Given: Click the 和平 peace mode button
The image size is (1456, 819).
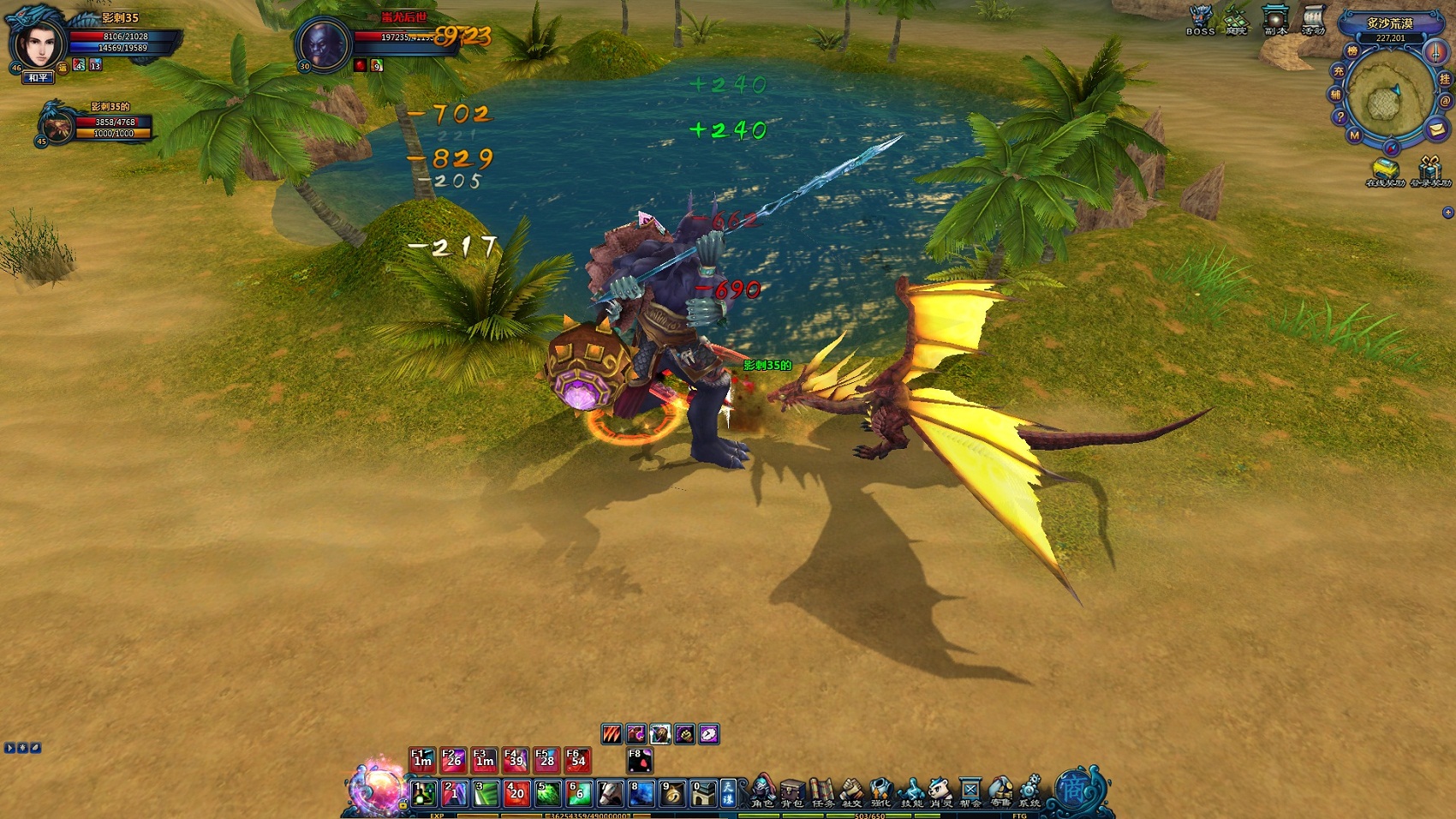Looking at the screenshot, I should pos(38,78).
